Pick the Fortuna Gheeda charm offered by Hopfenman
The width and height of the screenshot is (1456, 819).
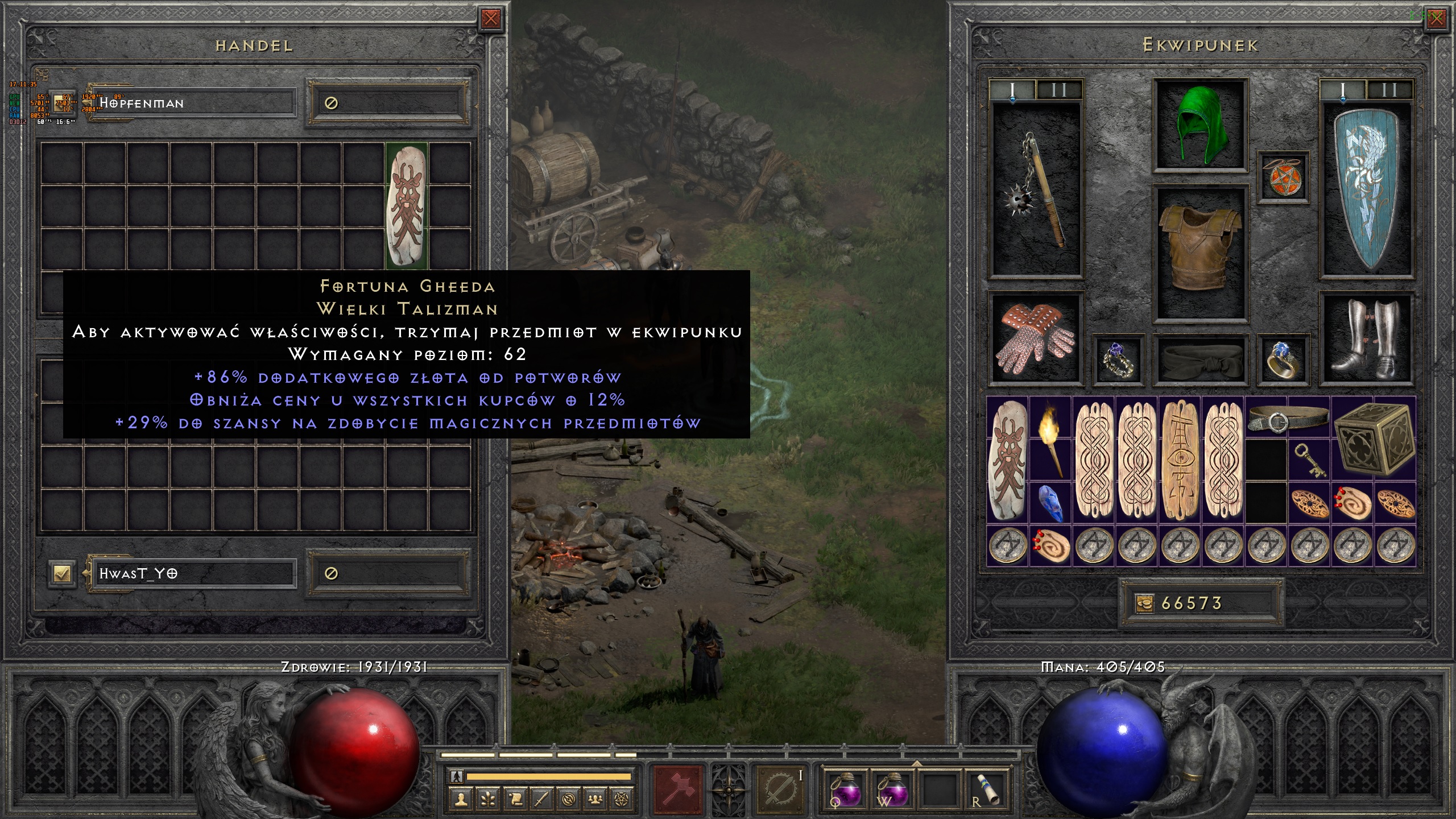click(x=407, y=205)
